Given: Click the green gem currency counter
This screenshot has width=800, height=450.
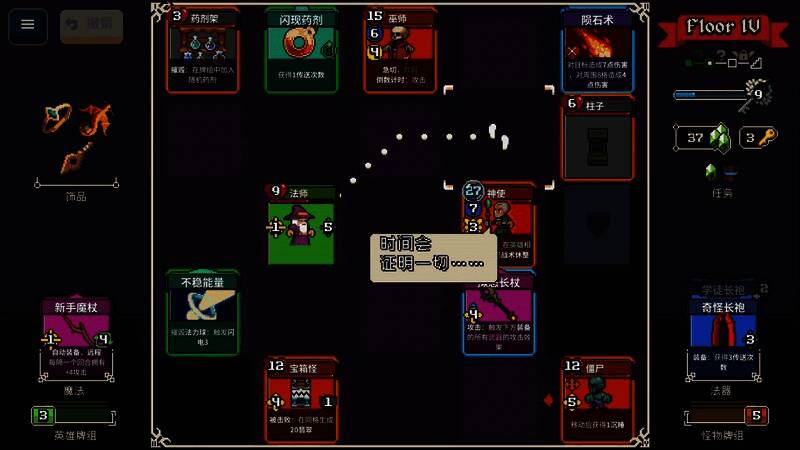Looking at the screenshot, I should [704, 138].
